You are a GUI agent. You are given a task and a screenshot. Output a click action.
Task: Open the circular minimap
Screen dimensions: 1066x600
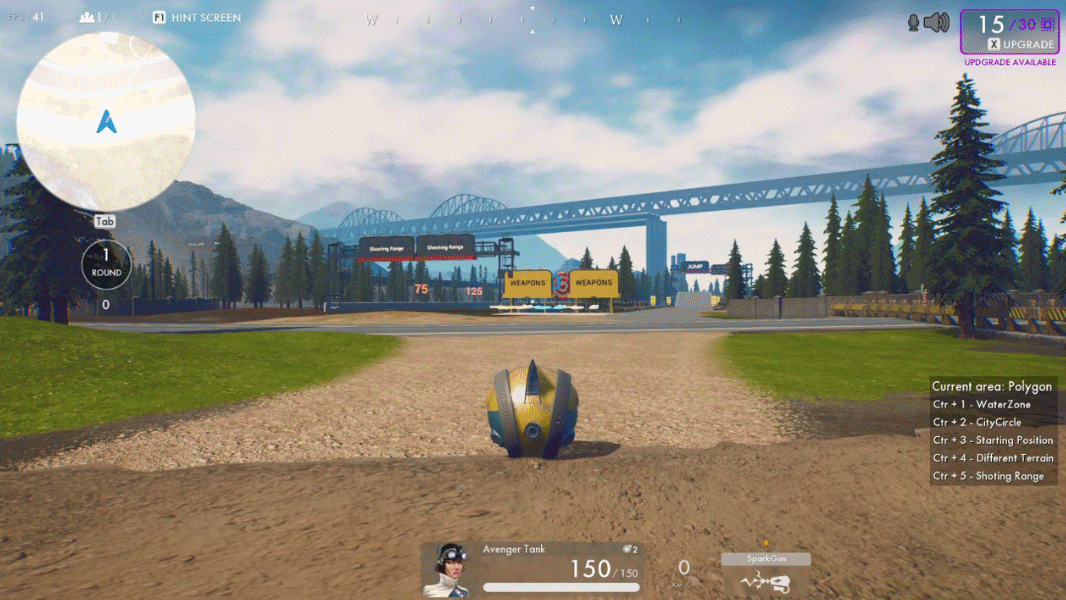coord(106,121)
